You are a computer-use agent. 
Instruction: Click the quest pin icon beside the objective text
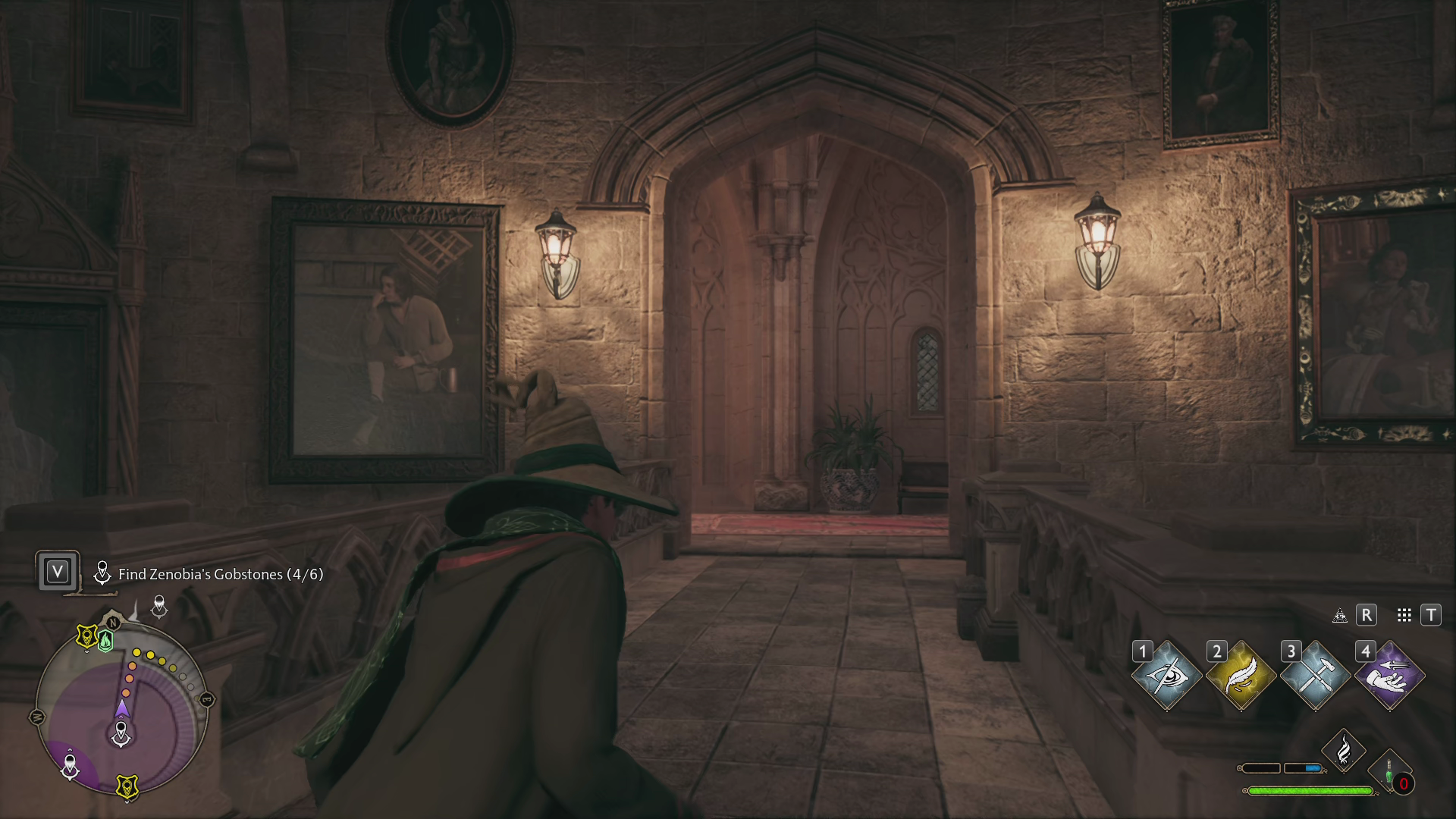102,573
